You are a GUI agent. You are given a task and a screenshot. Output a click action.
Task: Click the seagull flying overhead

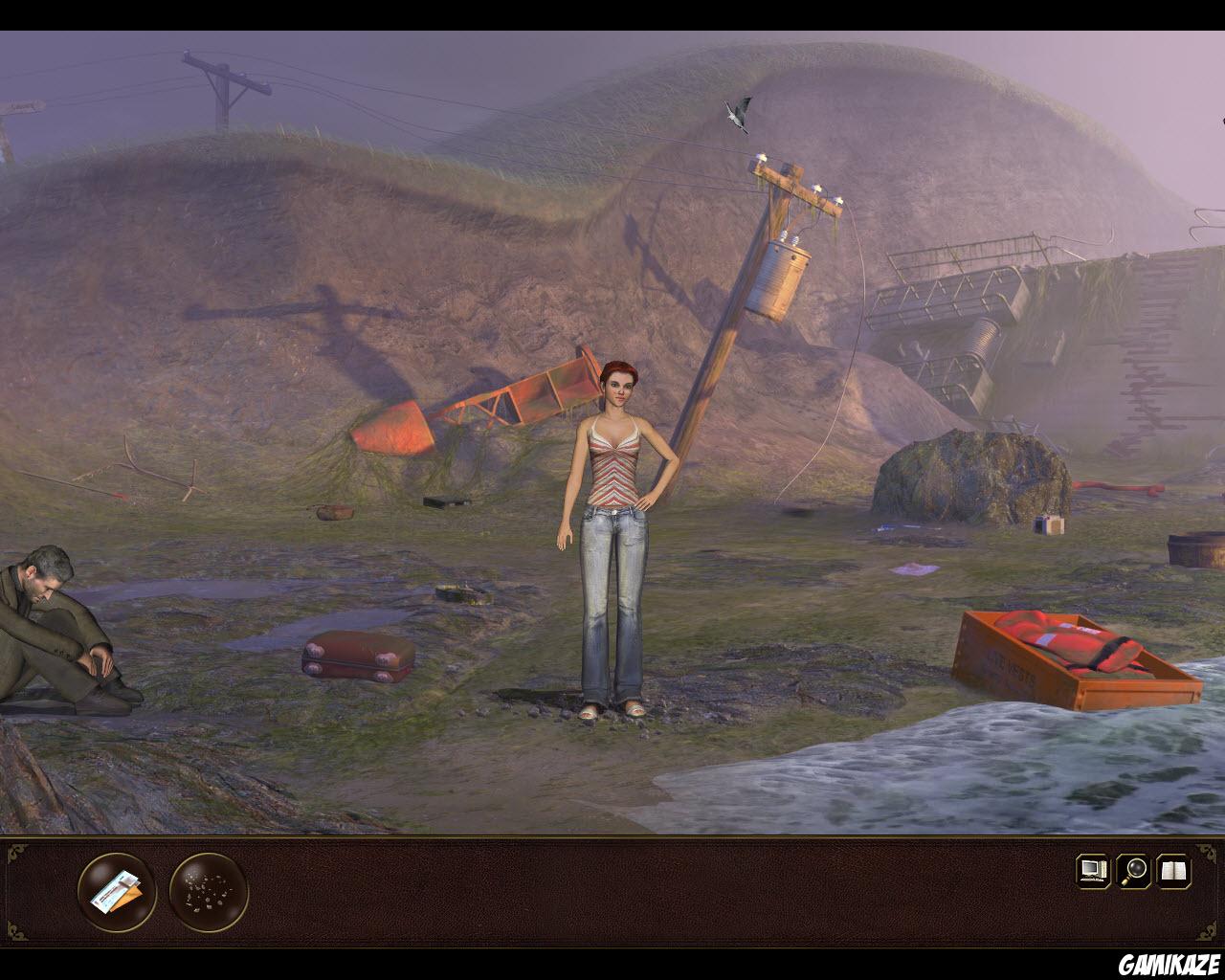[x=737, y=113]
